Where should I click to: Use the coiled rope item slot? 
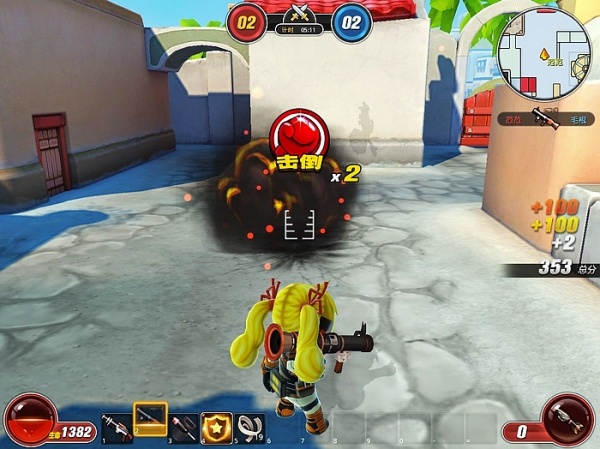click(250, 427)
